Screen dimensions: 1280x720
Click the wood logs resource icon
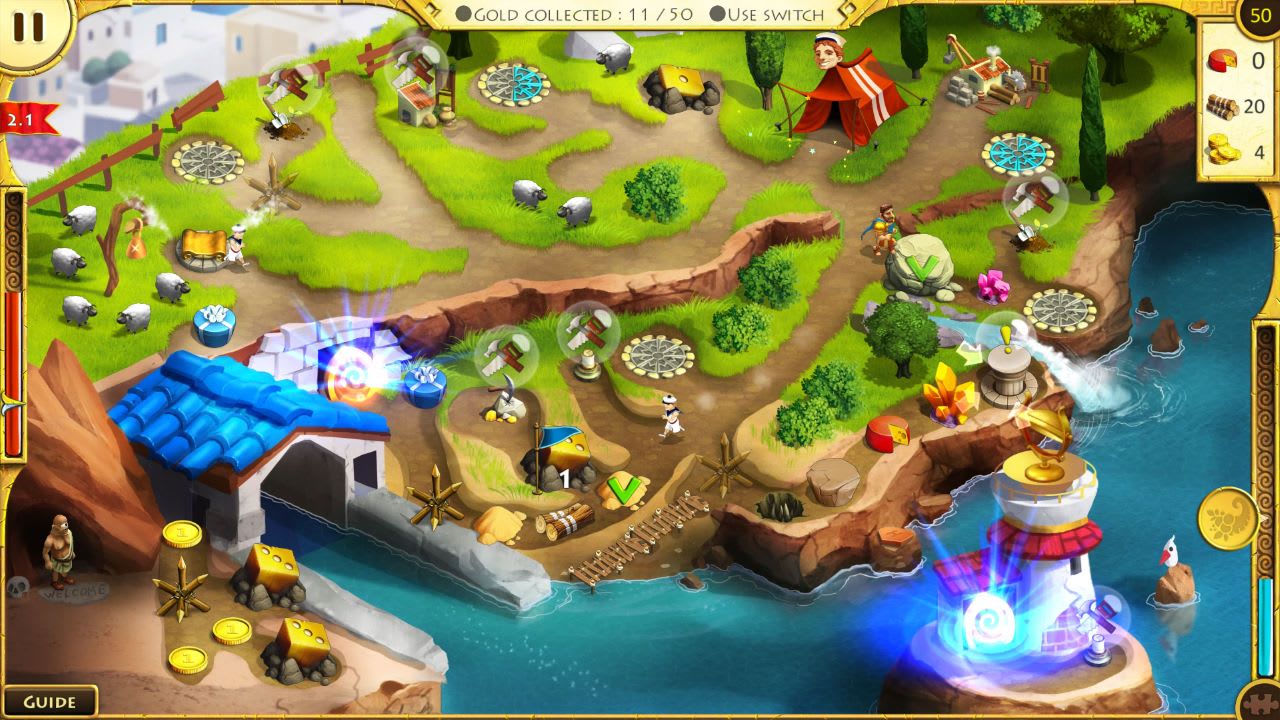click(1222, 106)
